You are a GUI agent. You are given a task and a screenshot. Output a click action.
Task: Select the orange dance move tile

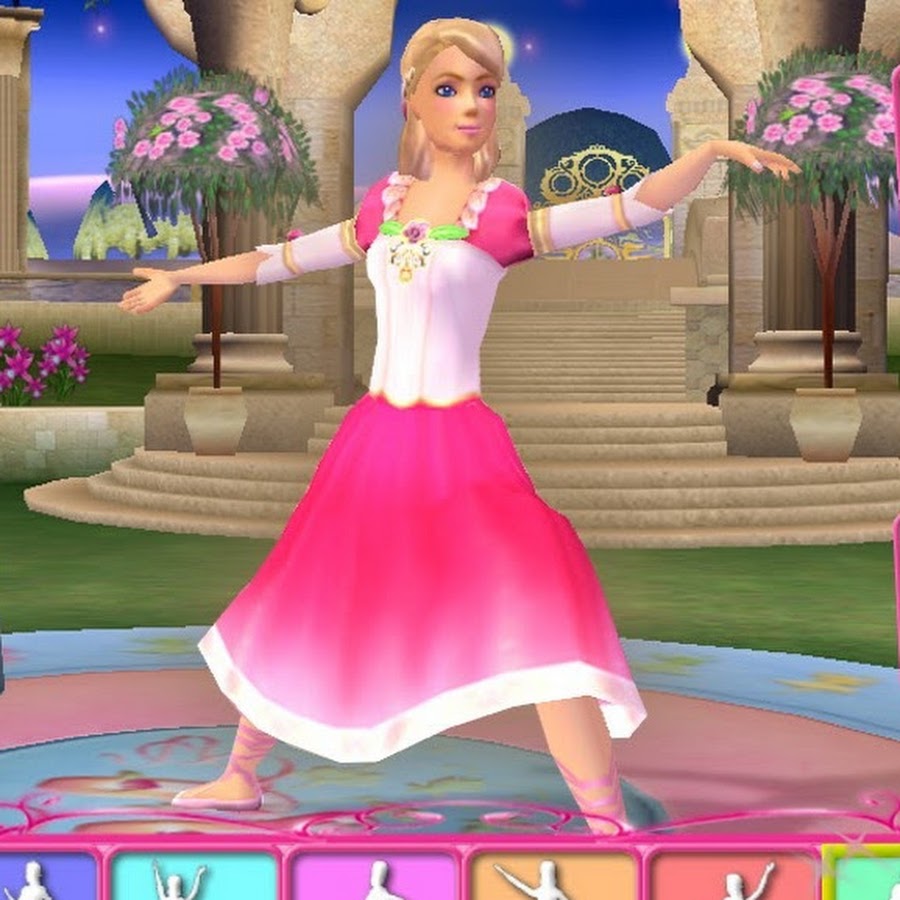(552, 876)
